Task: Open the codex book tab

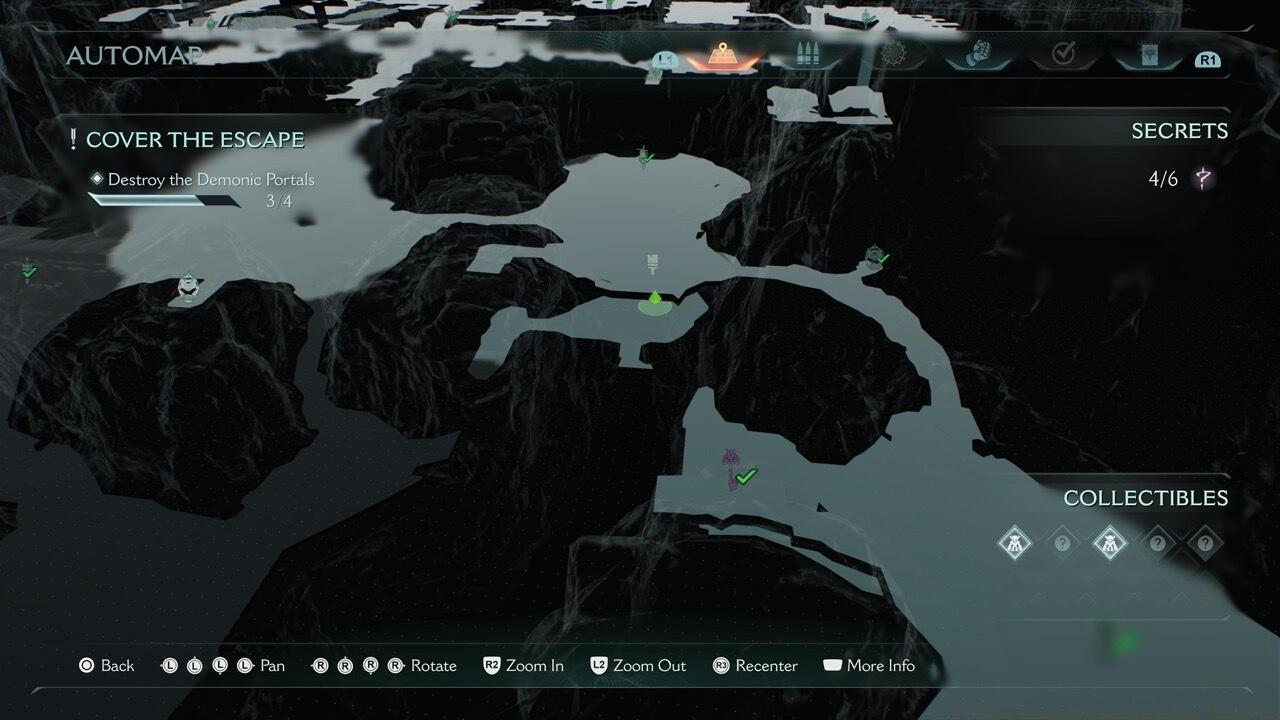Action: pos(1147,54)
